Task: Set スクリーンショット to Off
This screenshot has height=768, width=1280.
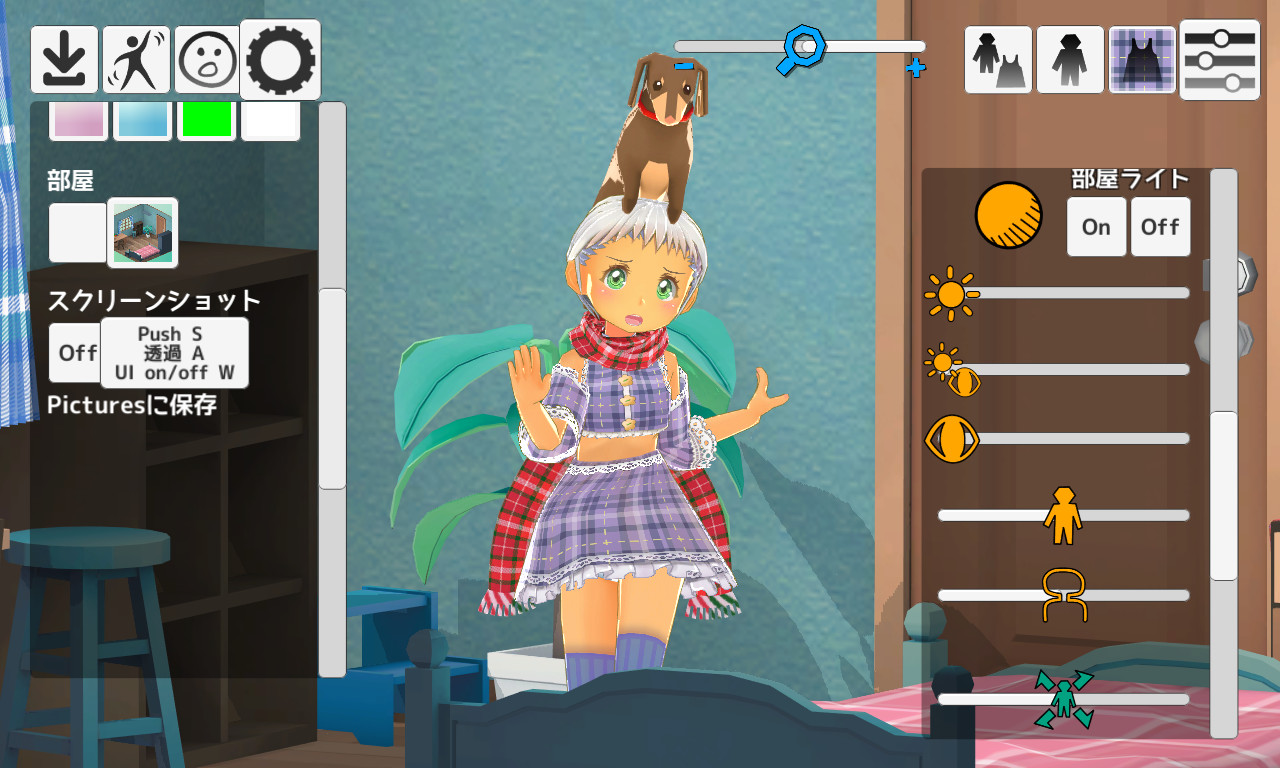Action: [x=75, y=352]
